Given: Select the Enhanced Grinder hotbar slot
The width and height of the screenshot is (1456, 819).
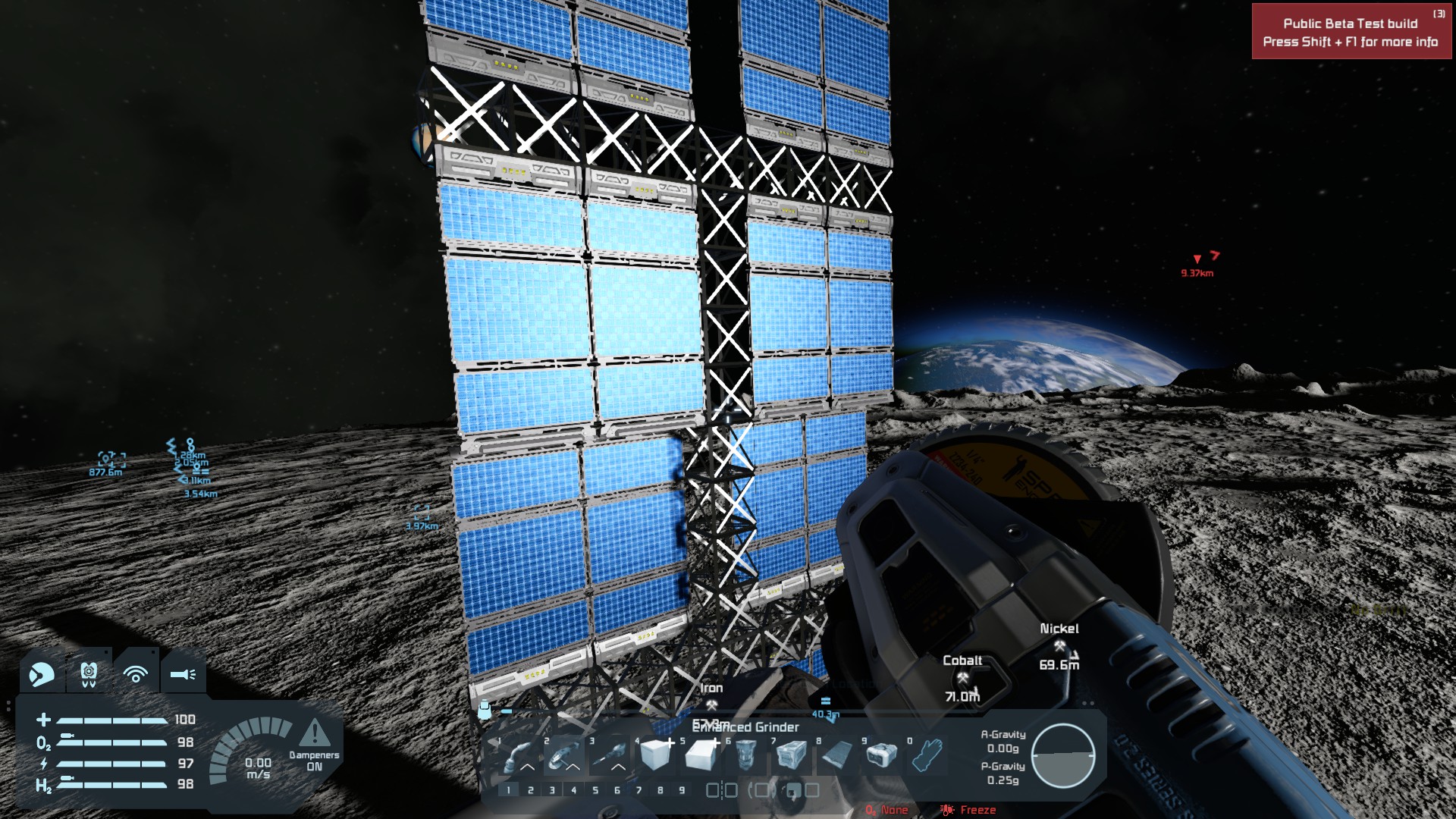Looking at the screenshot, I should (564, 755).
